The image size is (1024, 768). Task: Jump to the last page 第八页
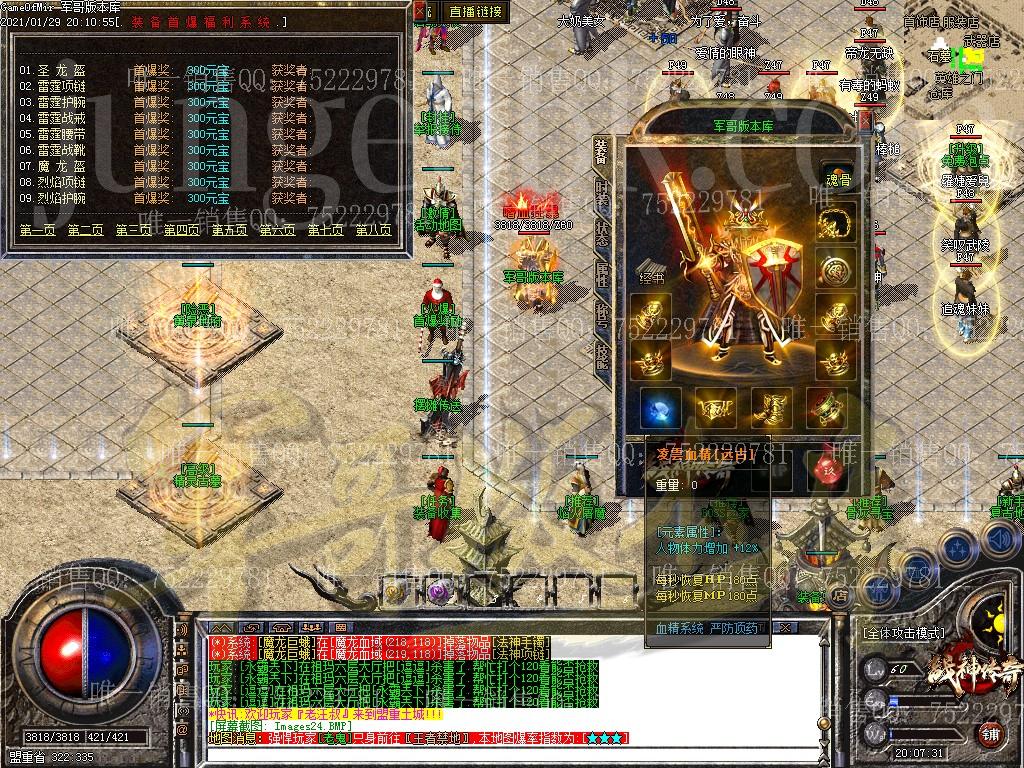click(373, 230)
